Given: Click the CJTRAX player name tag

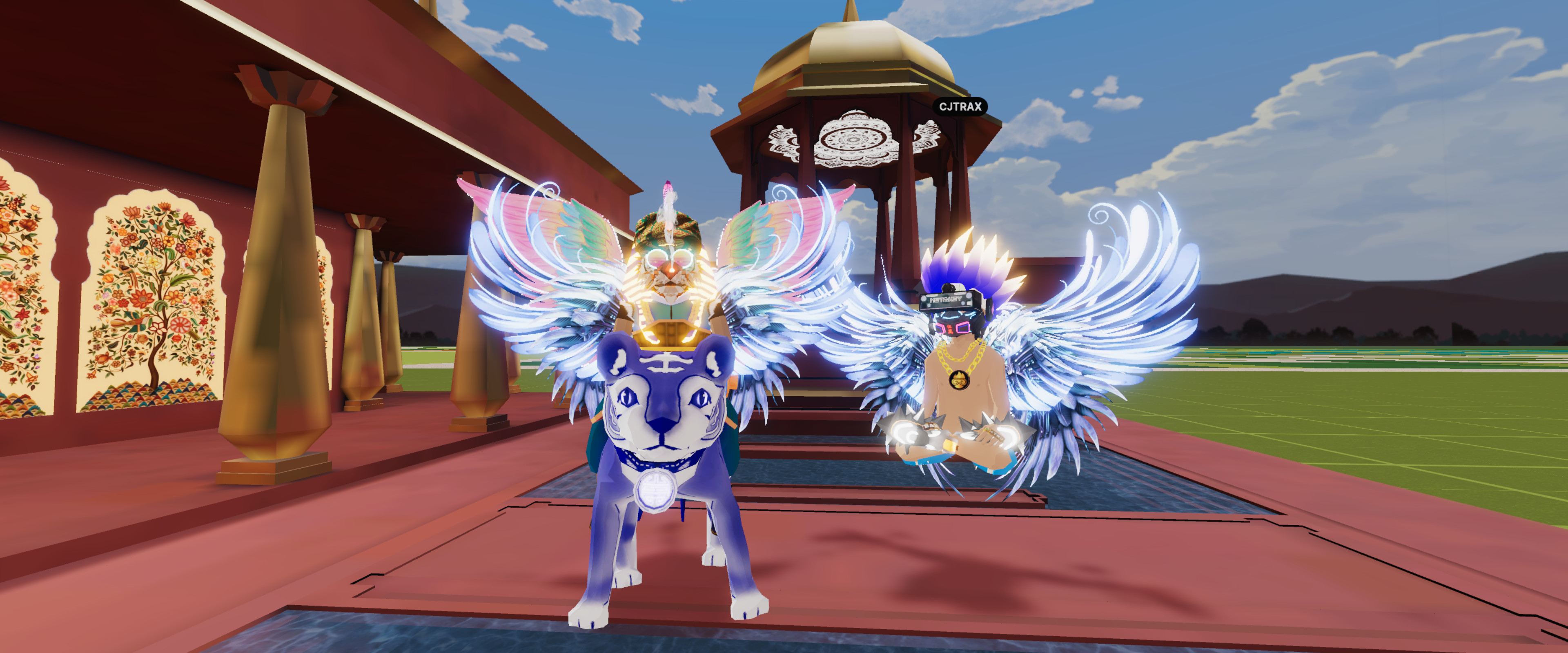Looking at the screenshot, I should click(960, 107).
